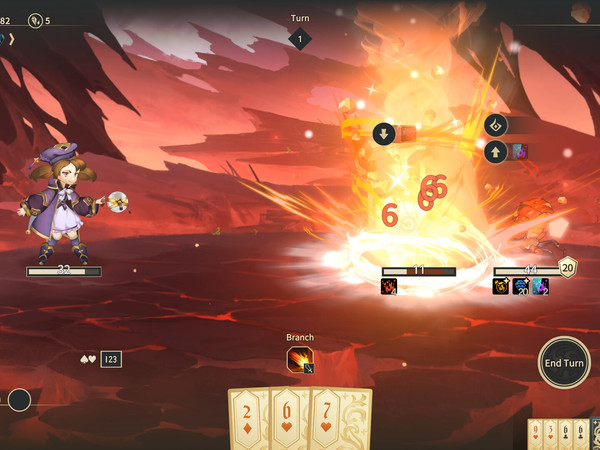
Task: Inspect the enemy's blue cloud status icon
Action: pyautogui.click(x=521, y=287)
